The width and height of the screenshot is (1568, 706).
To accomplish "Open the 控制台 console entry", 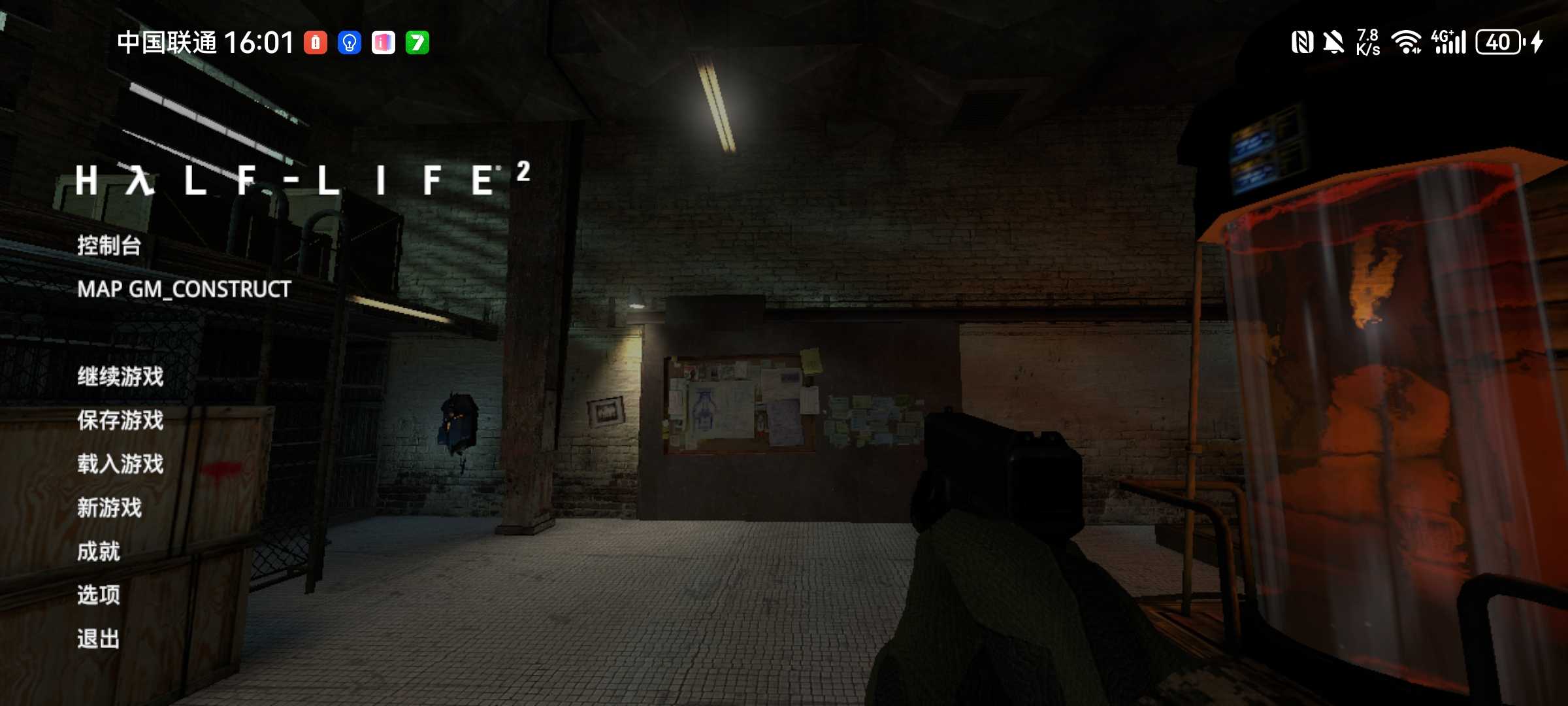I will coord(109,246).
